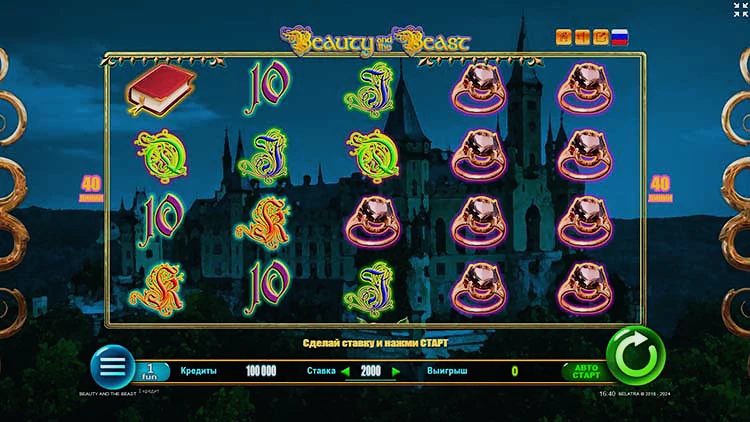
Task: Click the first orange icon beside the title
Action: point(564,37)
